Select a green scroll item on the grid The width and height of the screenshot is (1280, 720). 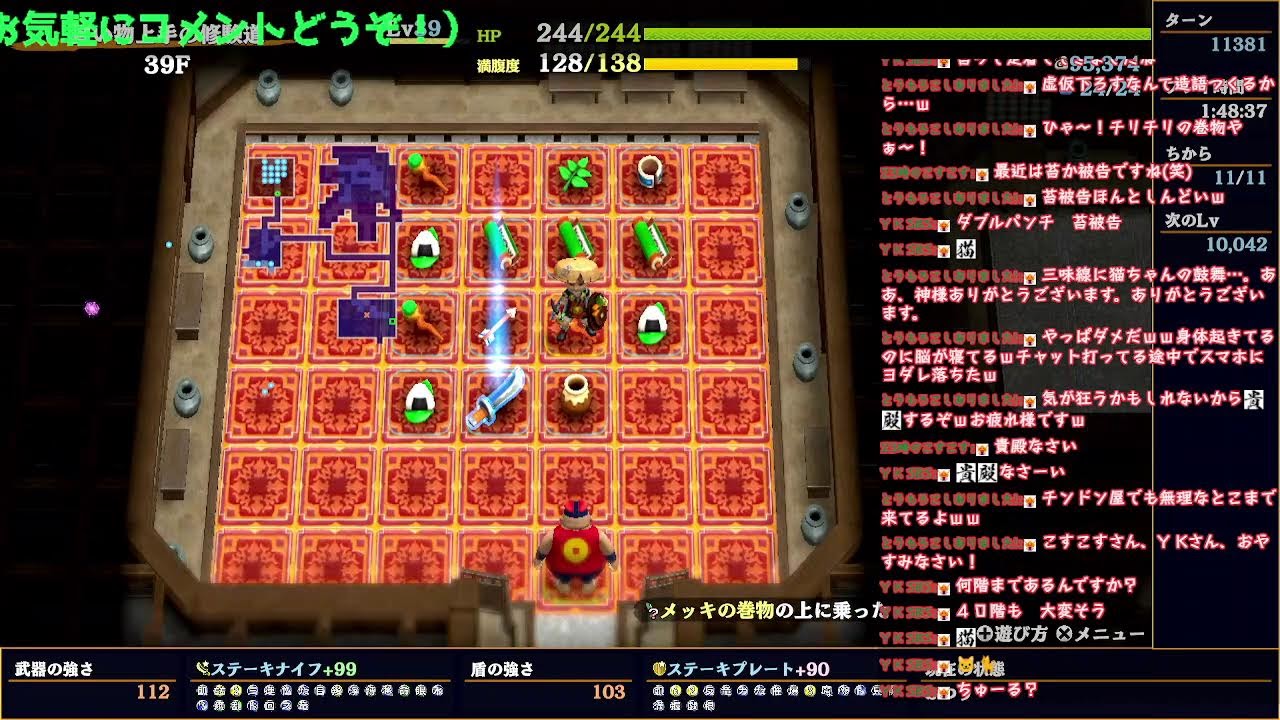497,243
